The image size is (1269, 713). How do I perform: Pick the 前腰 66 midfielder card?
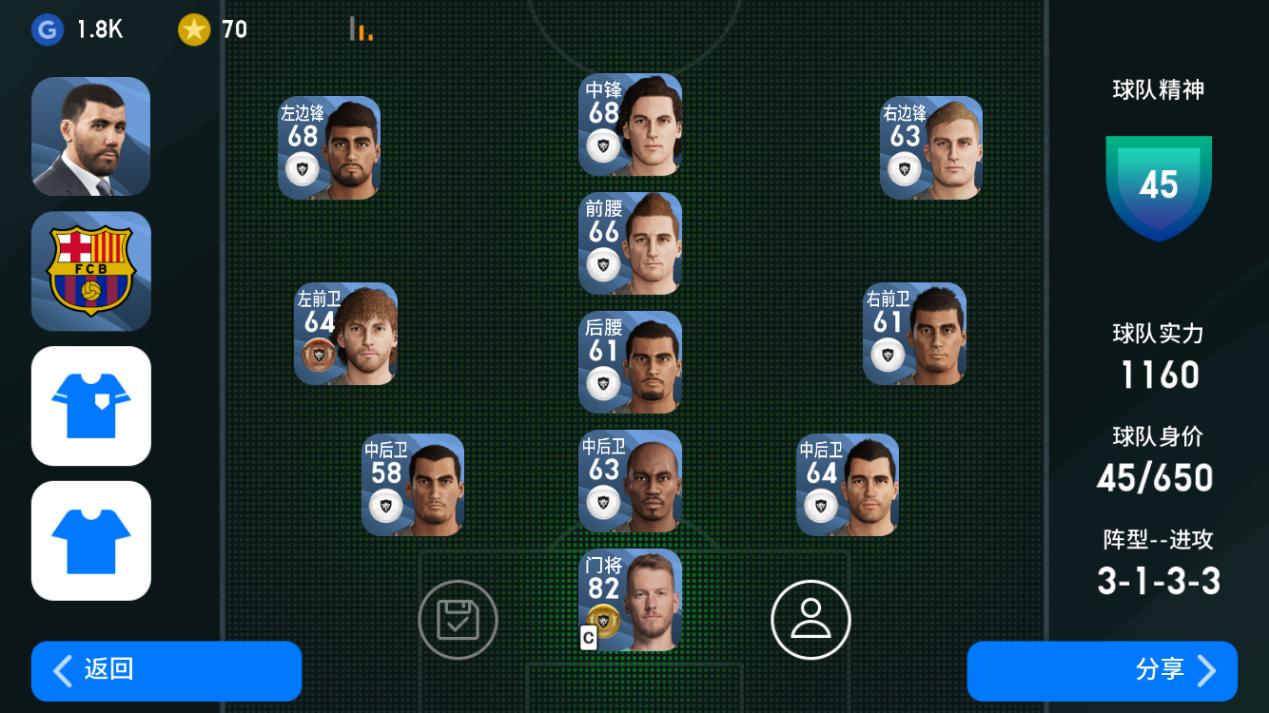[x=630, y=244]
